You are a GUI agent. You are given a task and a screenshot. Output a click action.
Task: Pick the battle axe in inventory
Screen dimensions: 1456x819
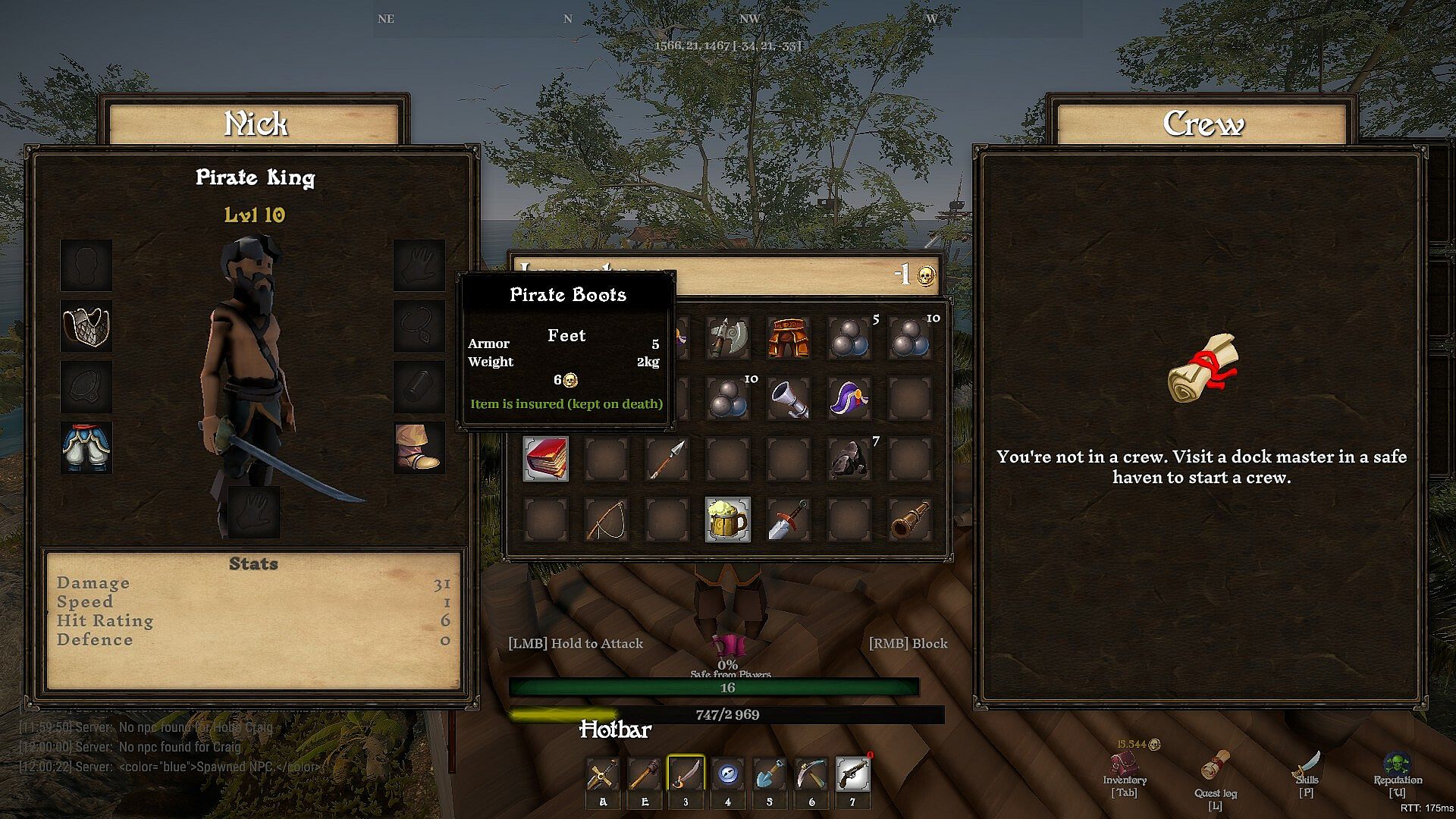728,337
